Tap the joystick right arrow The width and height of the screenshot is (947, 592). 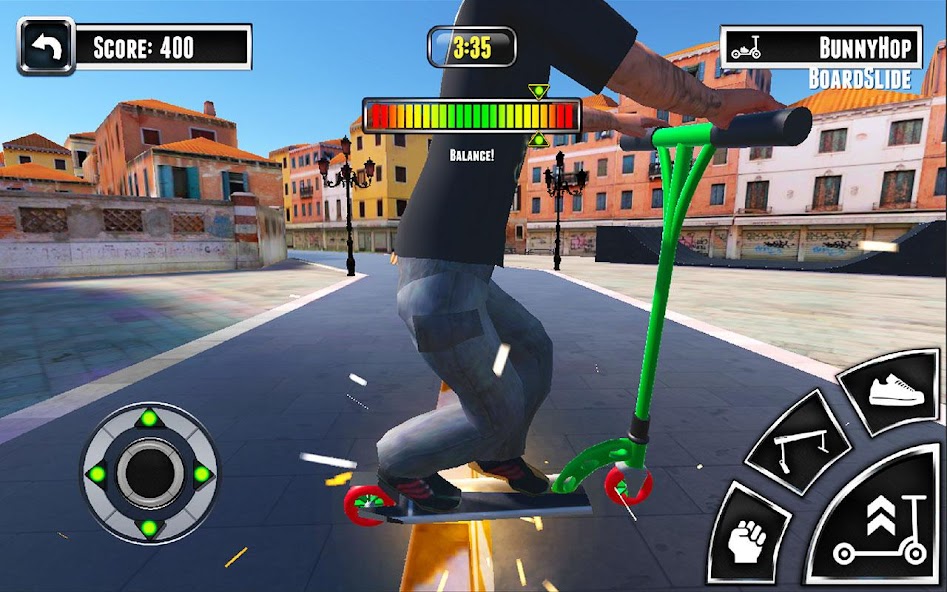(x=202, y=473)
